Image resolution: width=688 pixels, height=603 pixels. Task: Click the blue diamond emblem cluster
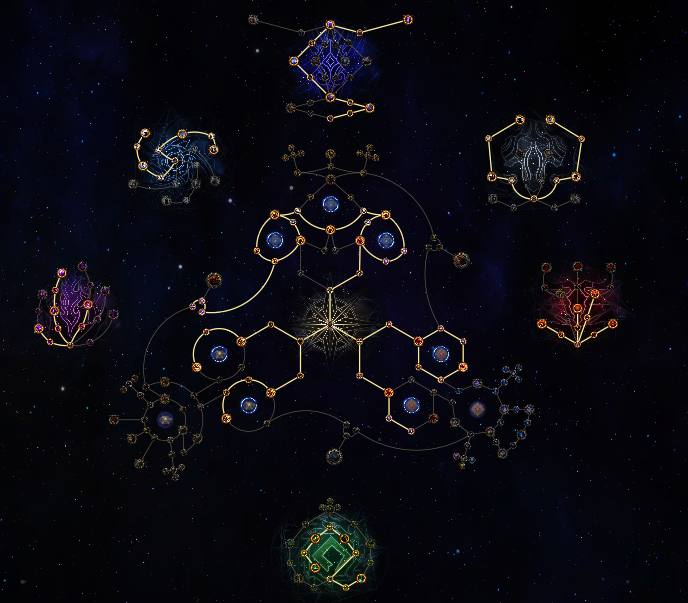(x=331, y=64)
